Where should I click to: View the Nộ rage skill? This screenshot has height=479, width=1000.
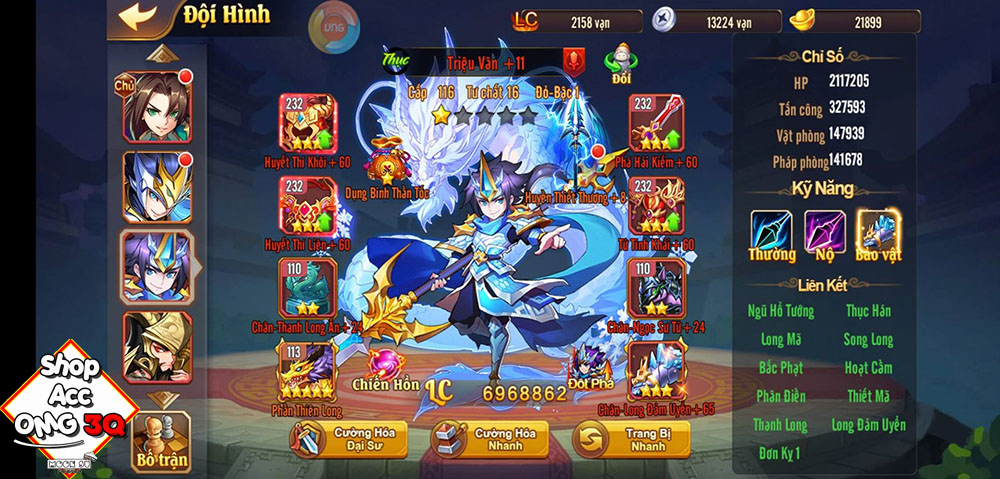(x=825, y=233)
